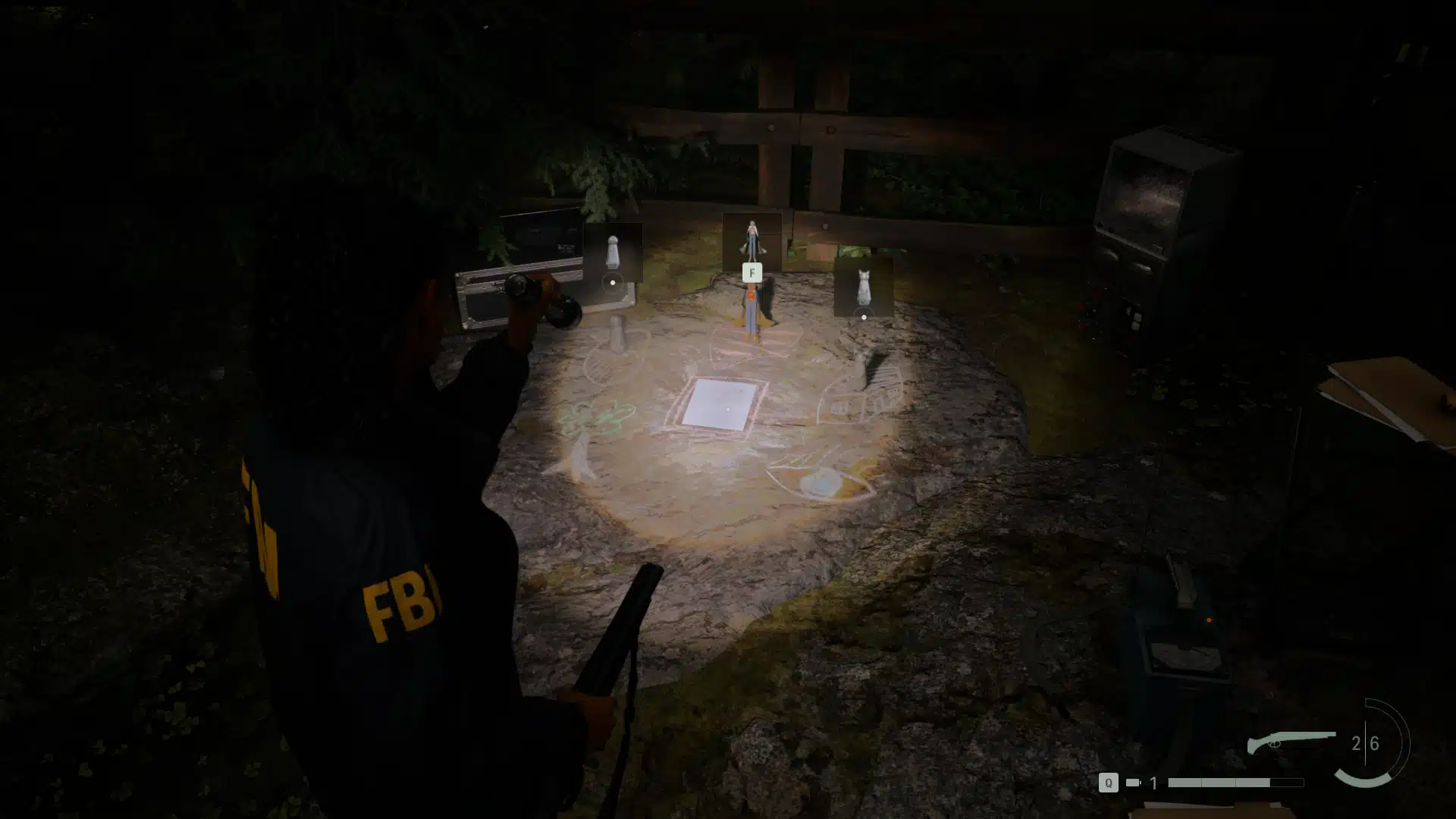Image resolution: width=1456 pixels, height=819 pixels.
Task: Select the lighthouse doll icon
Action: pyautogui.click(x=613, y=252)
